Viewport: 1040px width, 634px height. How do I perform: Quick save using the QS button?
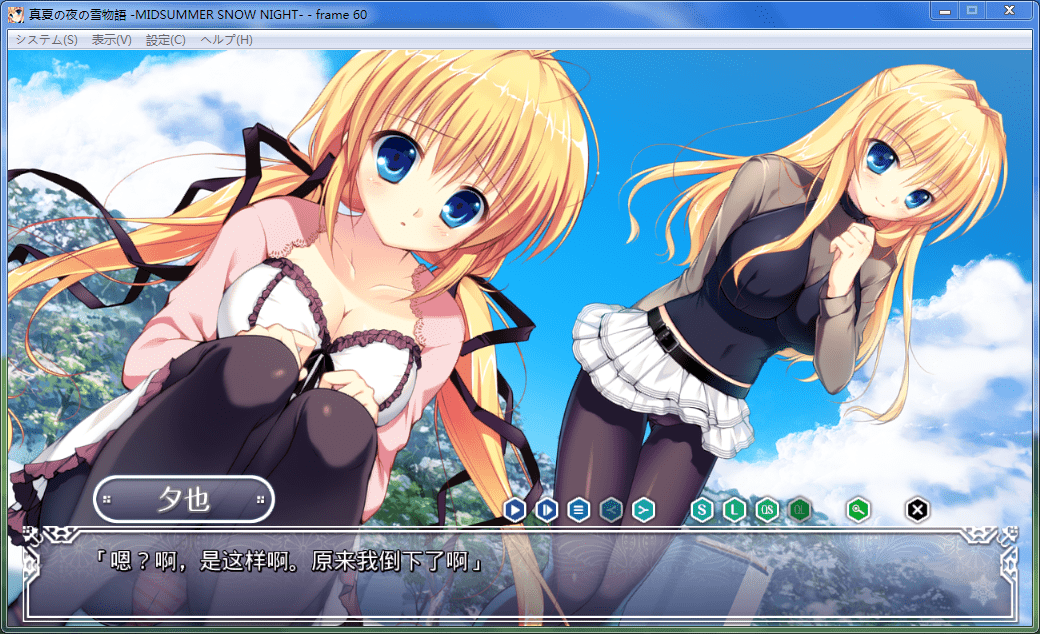[x=767, y=510]
